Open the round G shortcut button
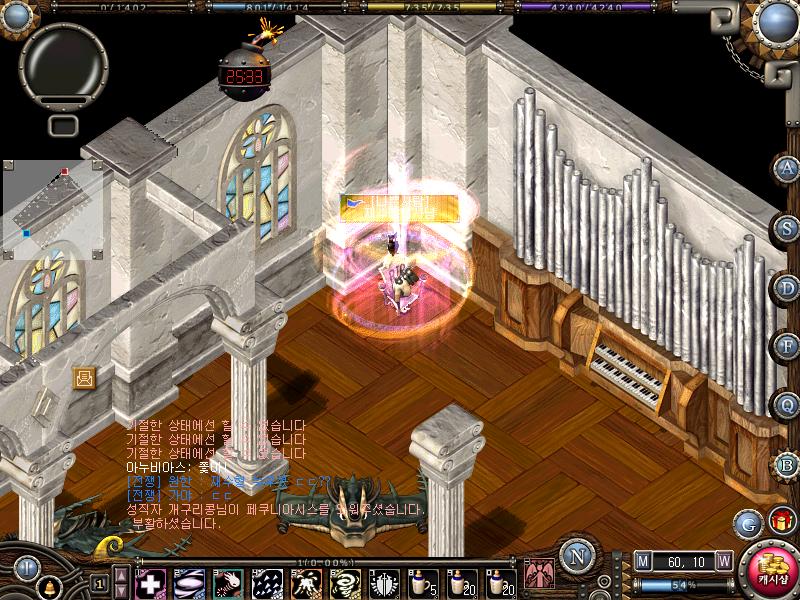Viewport: 800px width, 600px height. coord(748,522)
